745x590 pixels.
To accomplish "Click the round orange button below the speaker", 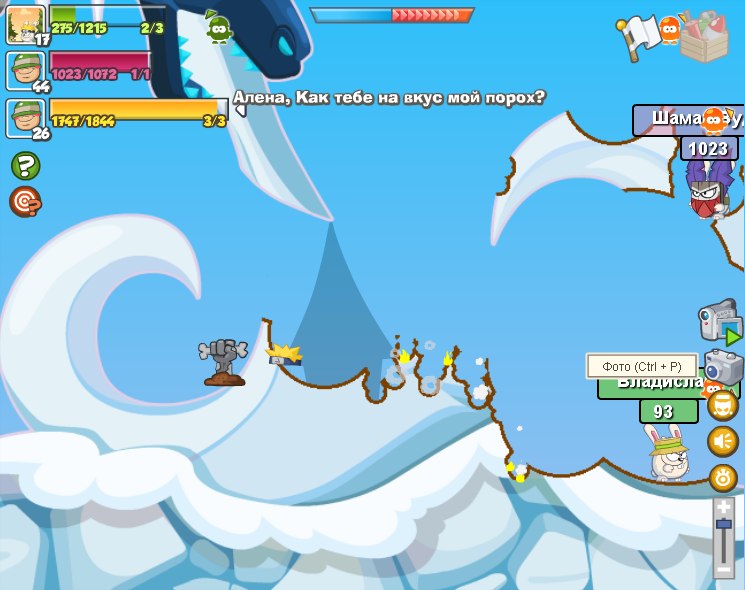I will 723,478.
